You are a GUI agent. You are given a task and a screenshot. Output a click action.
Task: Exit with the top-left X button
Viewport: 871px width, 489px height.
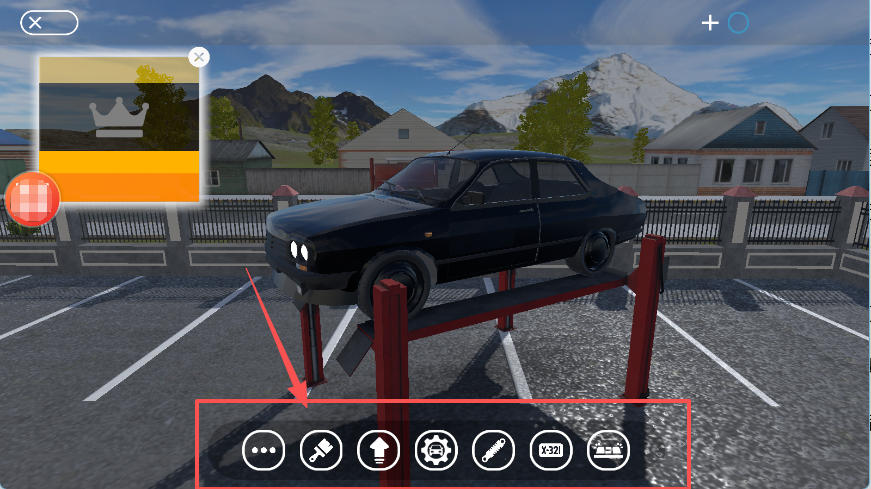(x=48, y=22)
